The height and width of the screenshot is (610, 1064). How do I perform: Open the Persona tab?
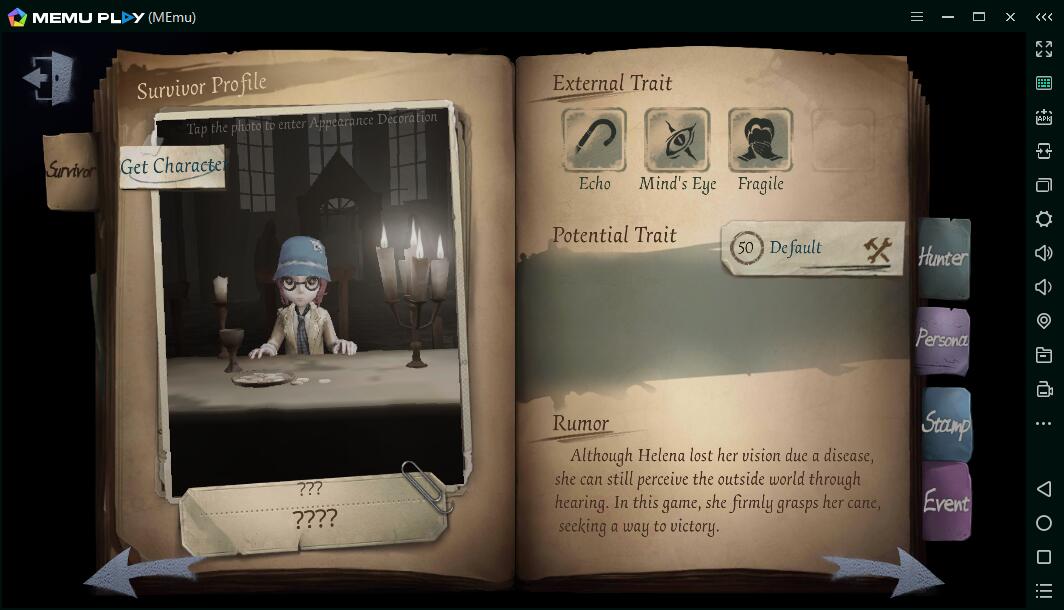click(942, 340)
